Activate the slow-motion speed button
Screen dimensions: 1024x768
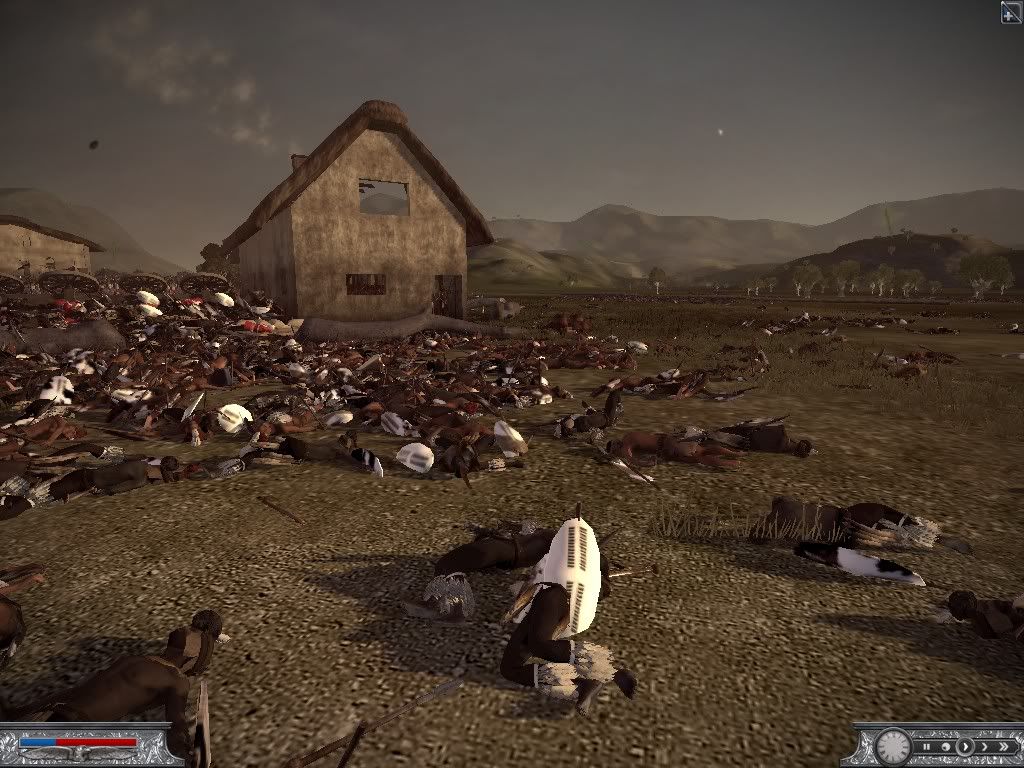946,747
